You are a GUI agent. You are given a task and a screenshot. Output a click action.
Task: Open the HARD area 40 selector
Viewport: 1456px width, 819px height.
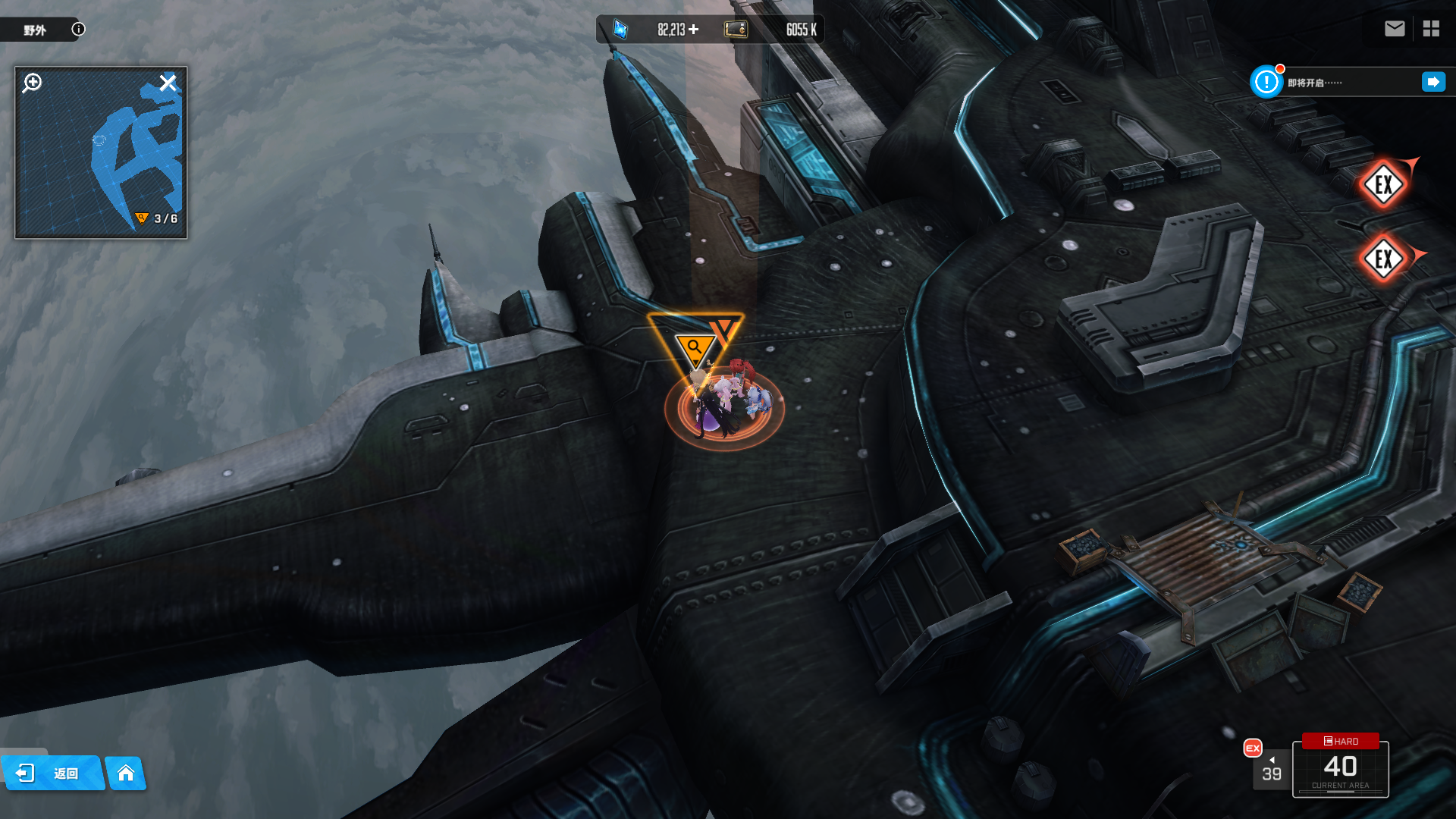coord(1340,767)
